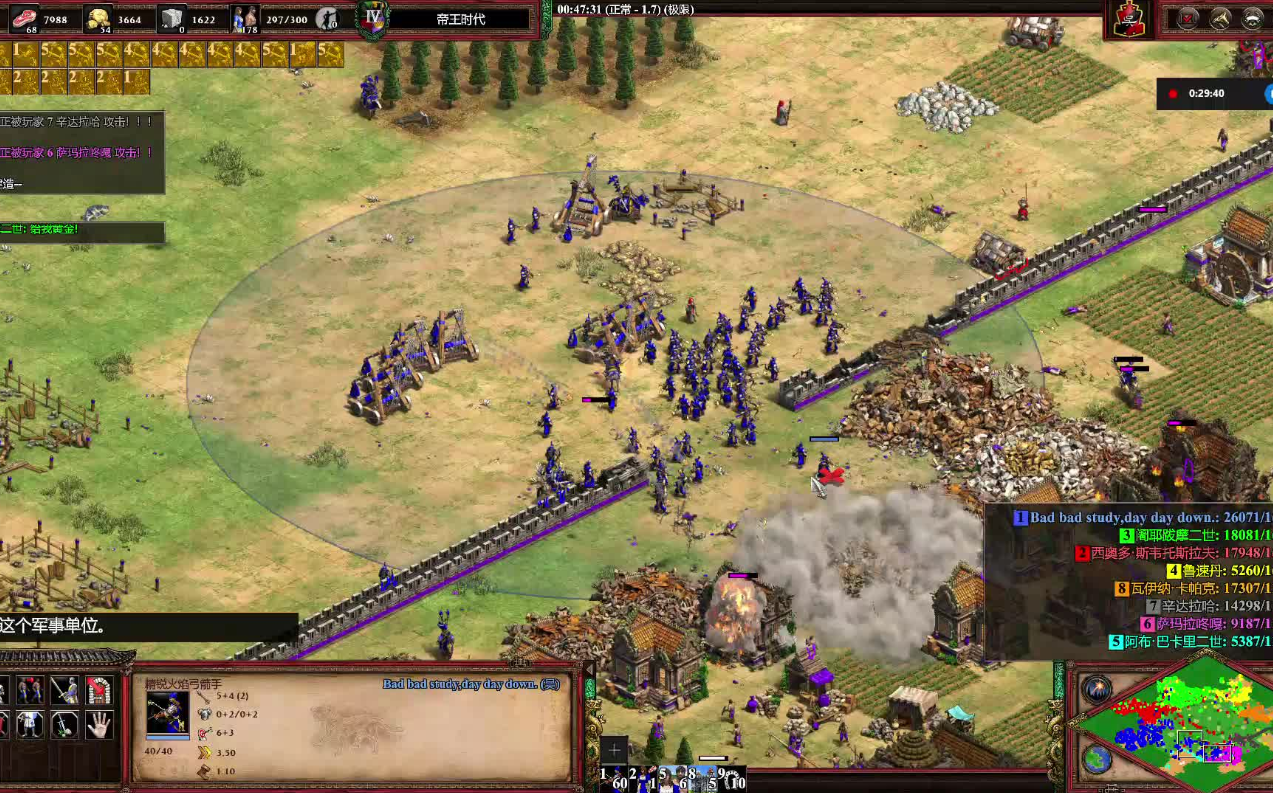Select the stop command open hand icon
The image size is (1273, 793).
(x=98, y=724)
